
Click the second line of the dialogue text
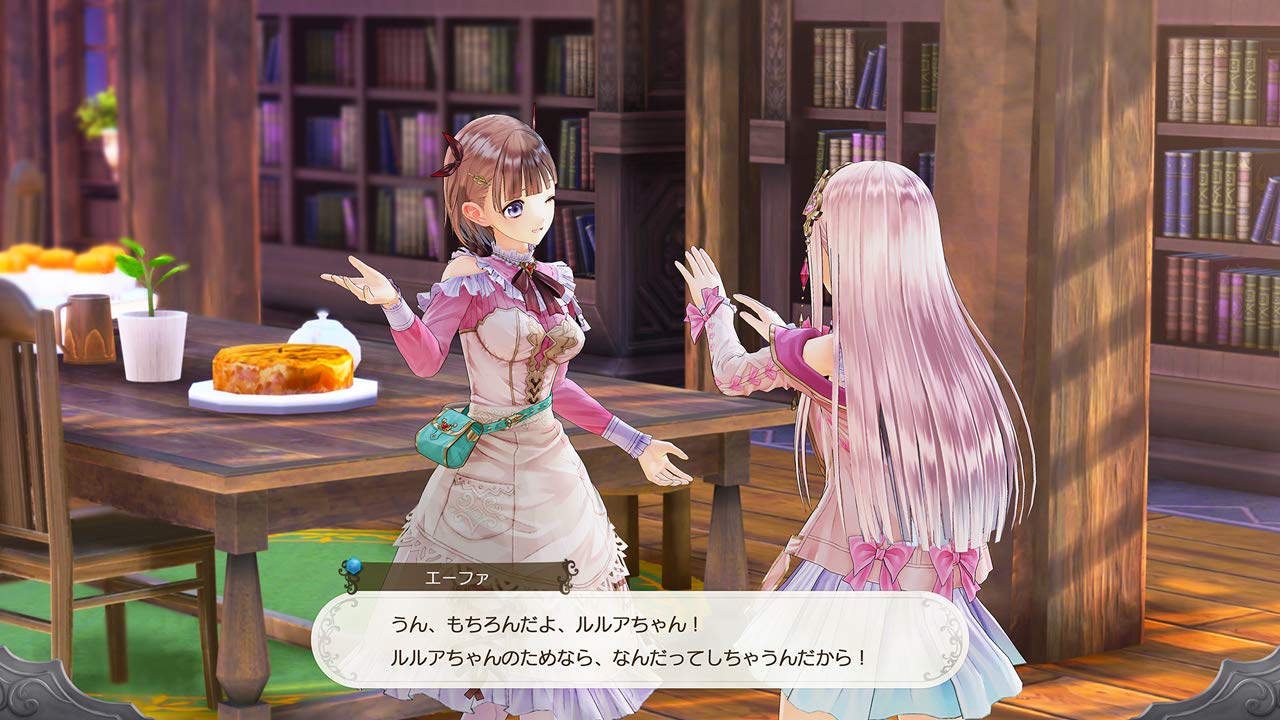point(632,655)
